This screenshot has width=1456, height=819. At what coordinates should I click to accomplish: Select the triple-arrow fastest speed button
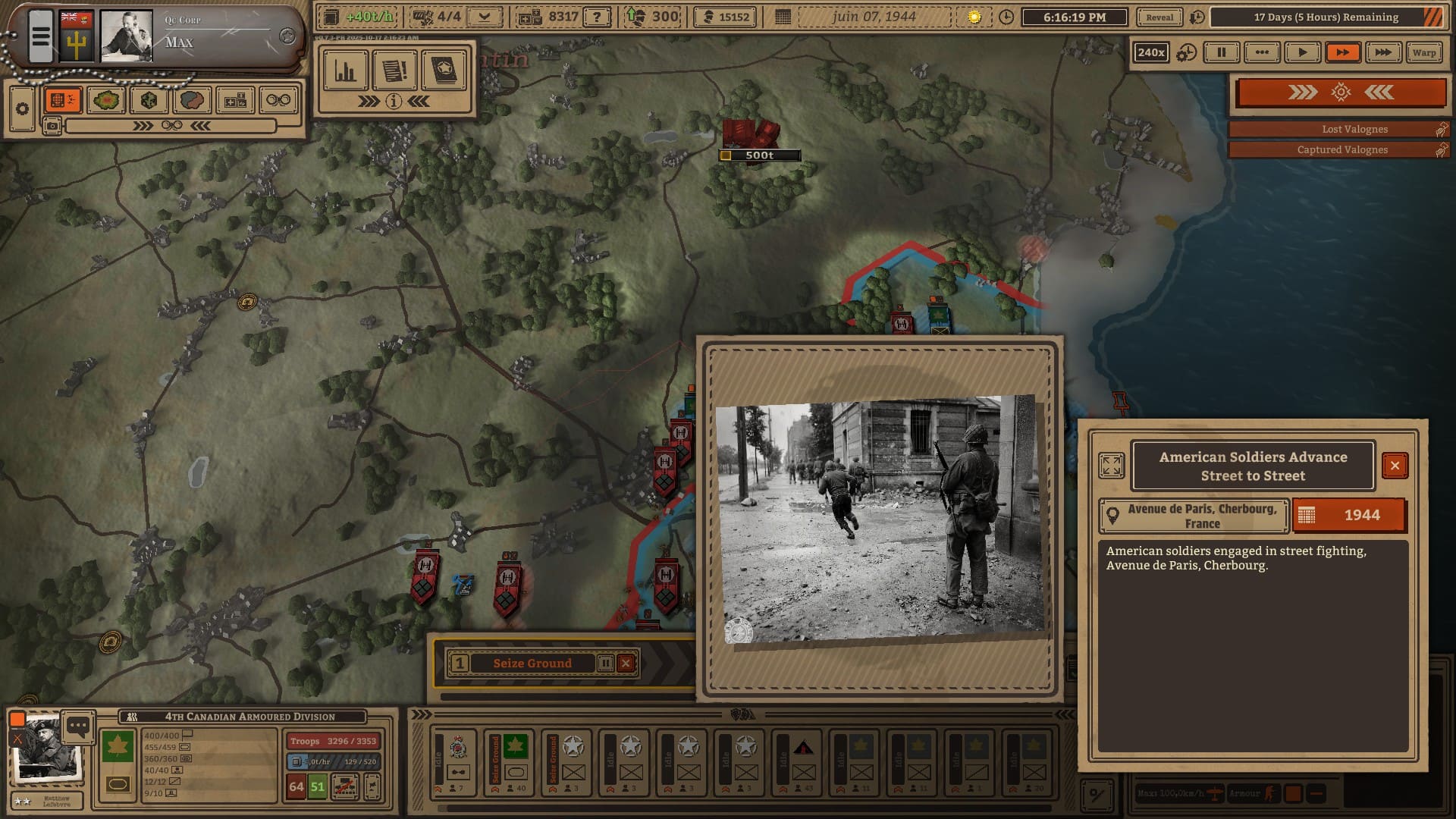click(1382, 52)
